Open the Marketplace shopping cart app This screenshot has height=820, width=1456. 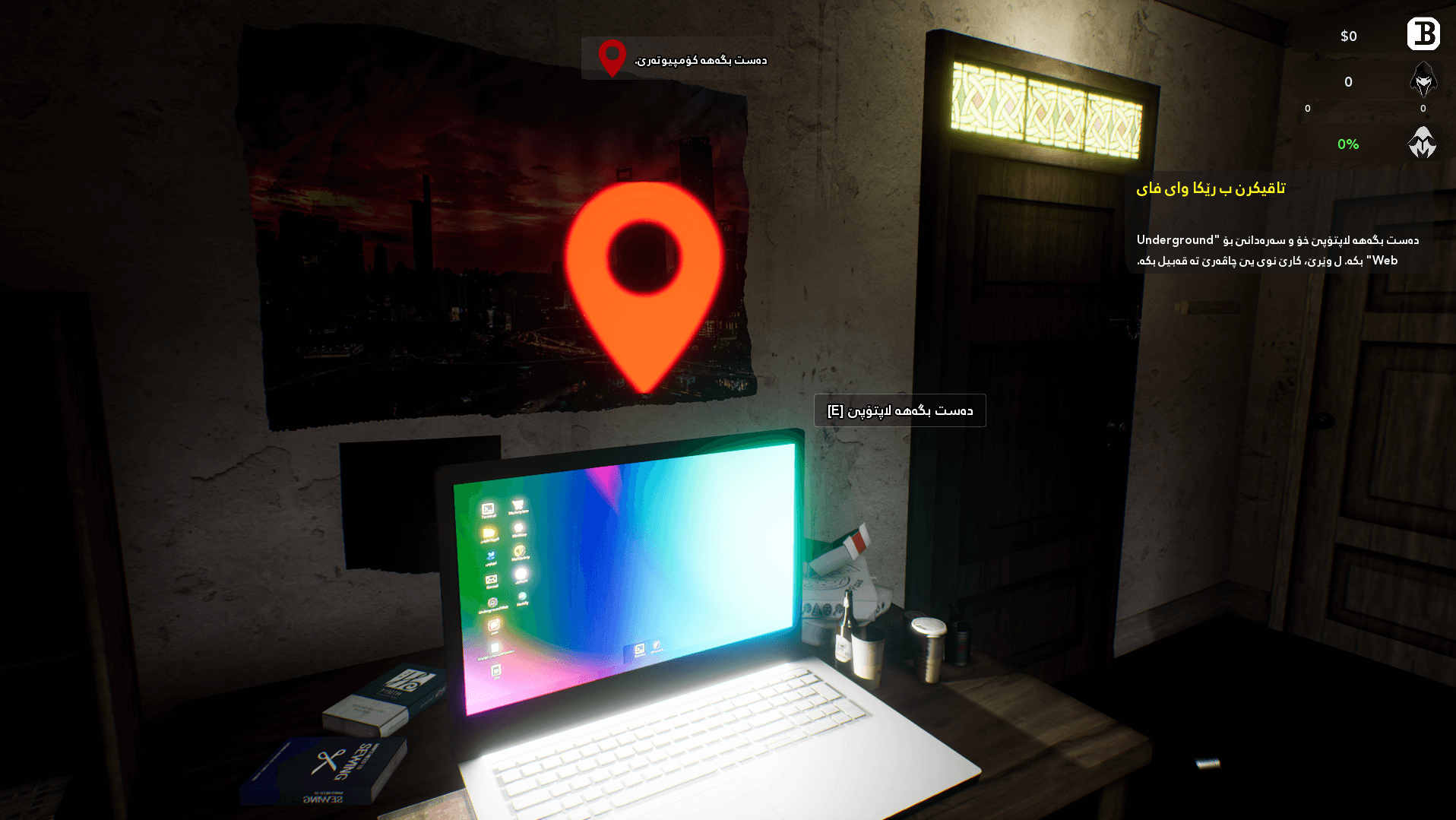click(x=518, y=505)
